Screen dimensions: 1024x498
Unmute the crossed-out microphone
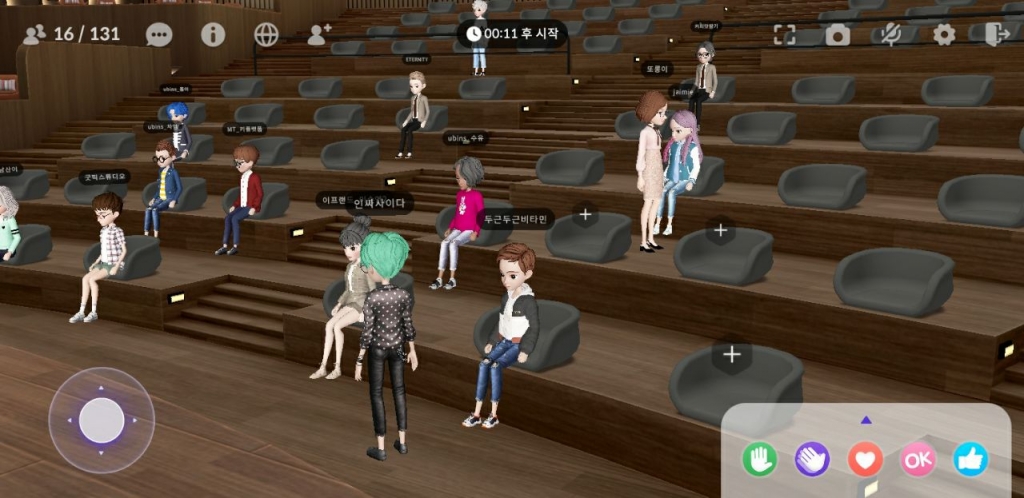pyautogui.click(x=889, y=35)
